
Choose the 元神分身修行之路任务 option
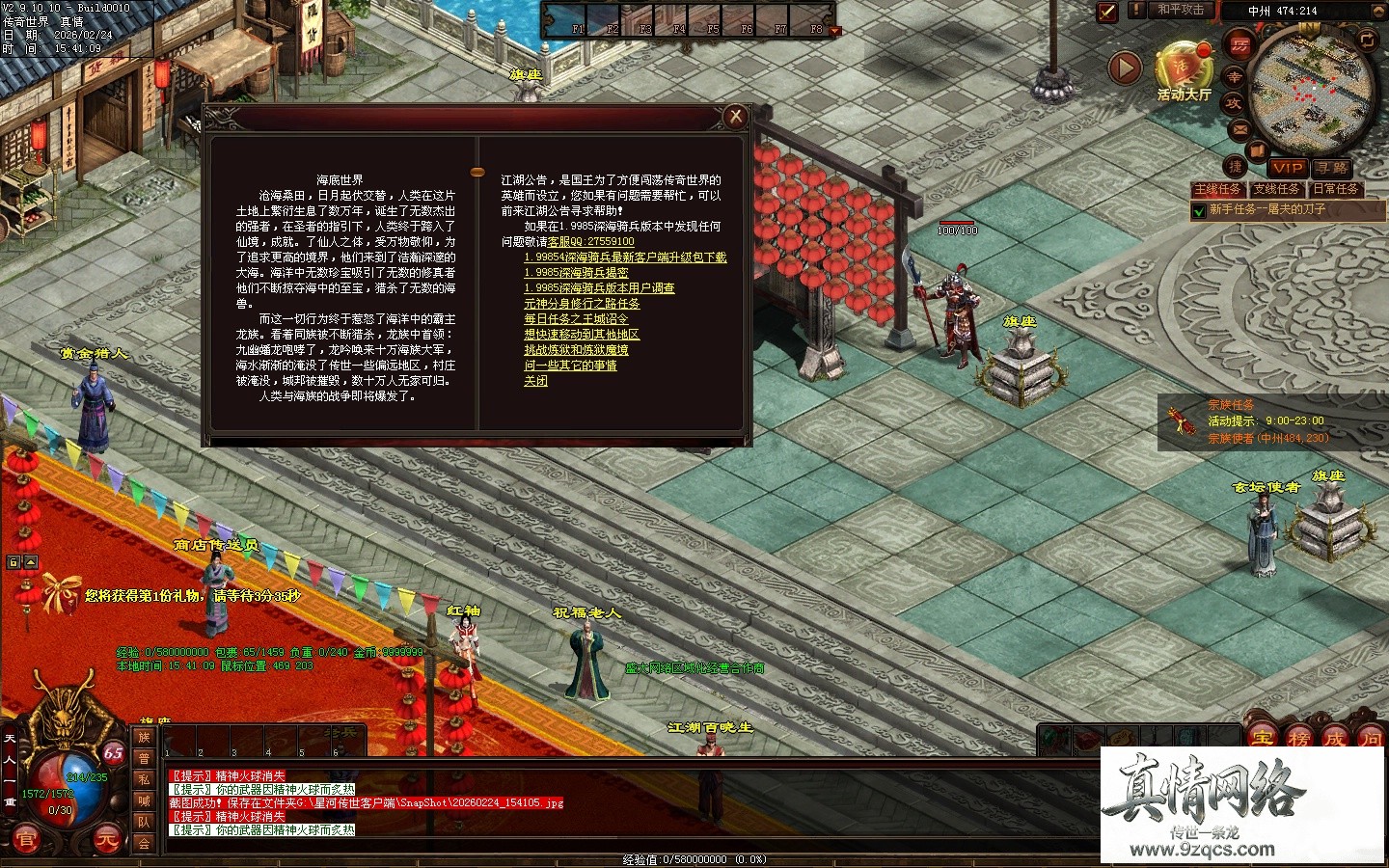(x=582, y=304)
